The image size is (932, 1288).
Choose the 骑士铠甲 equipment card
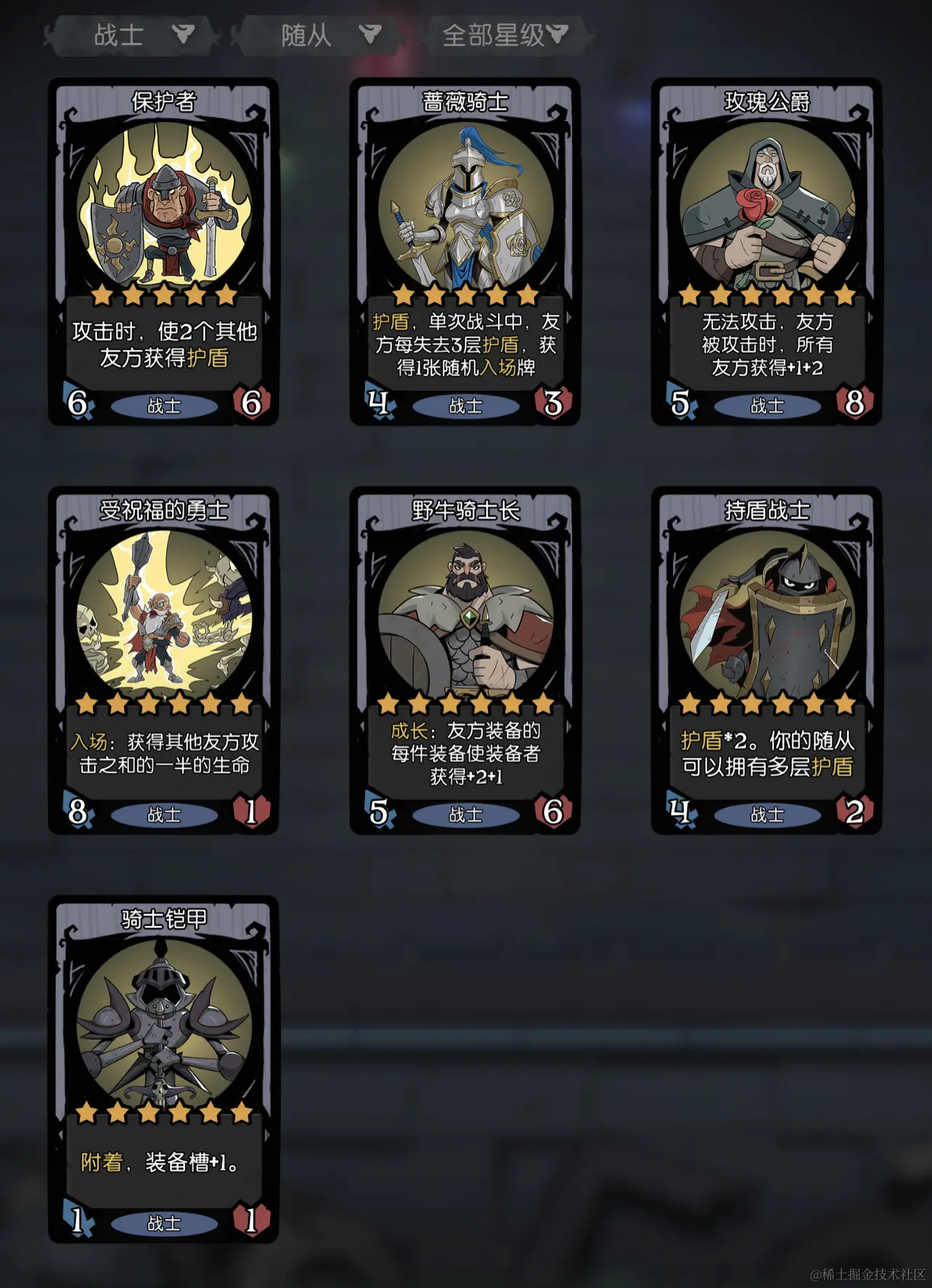coord(164,1068)
